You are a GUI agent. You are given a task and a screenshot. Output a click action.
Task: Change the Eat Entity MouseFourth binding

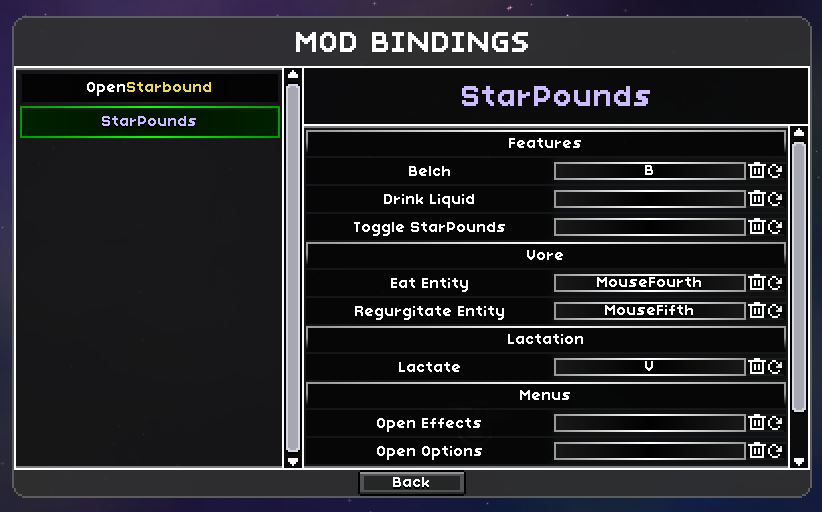649,283
